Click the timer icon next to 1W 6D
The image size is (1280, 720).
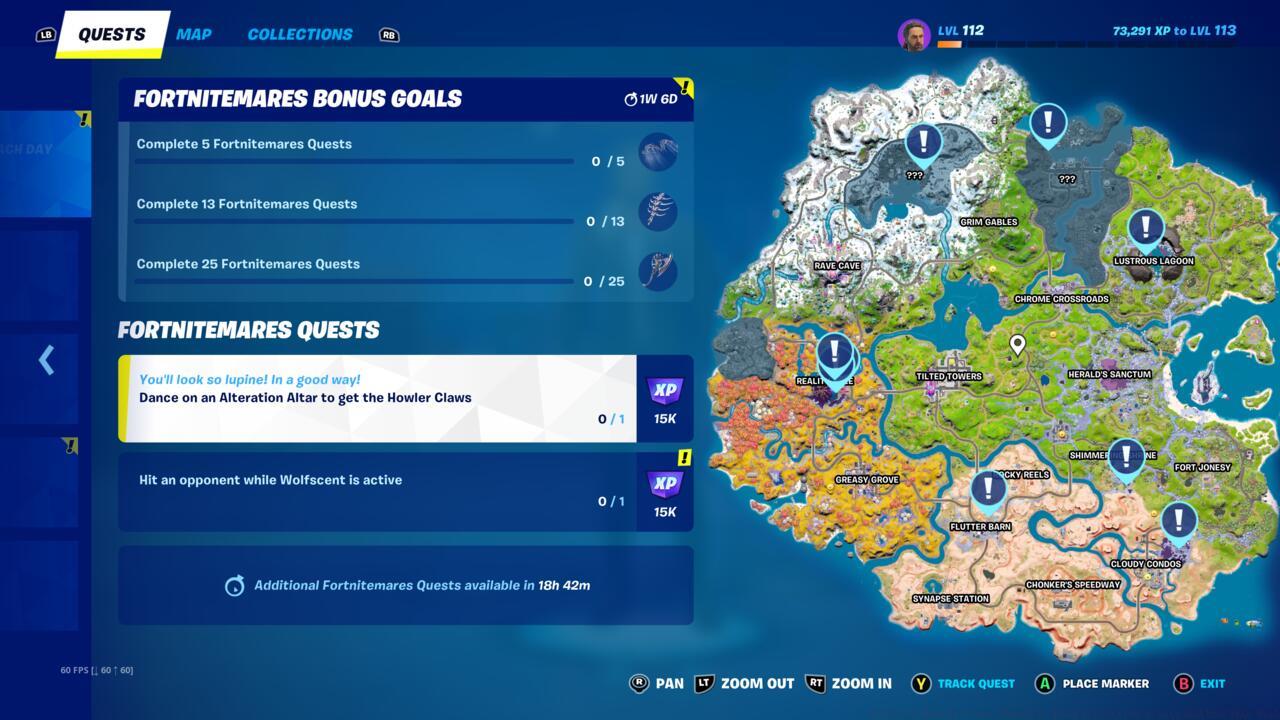630,98
